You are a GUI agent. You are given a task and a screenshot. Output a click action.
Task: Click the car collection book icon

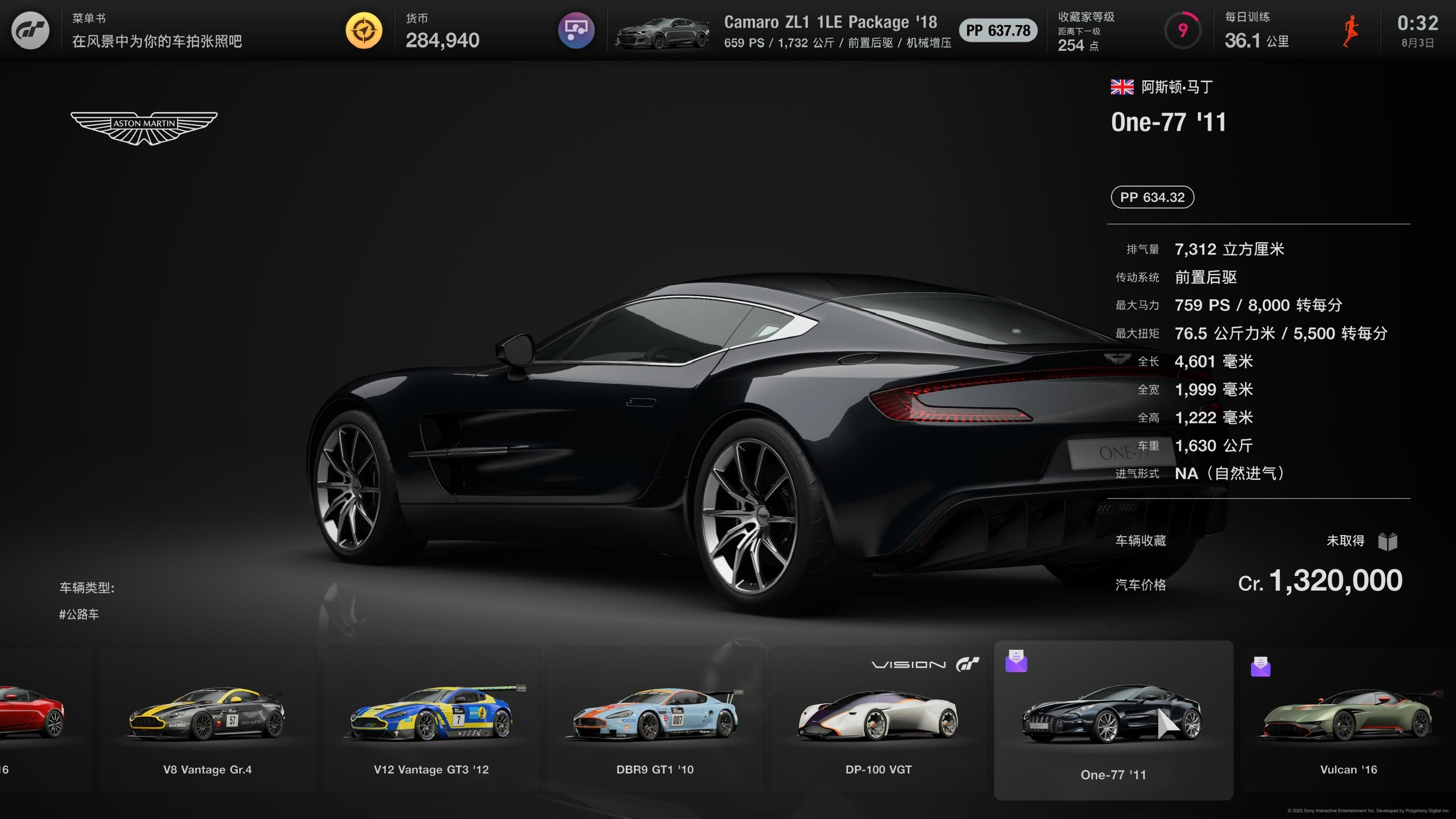pos(1388,542)
